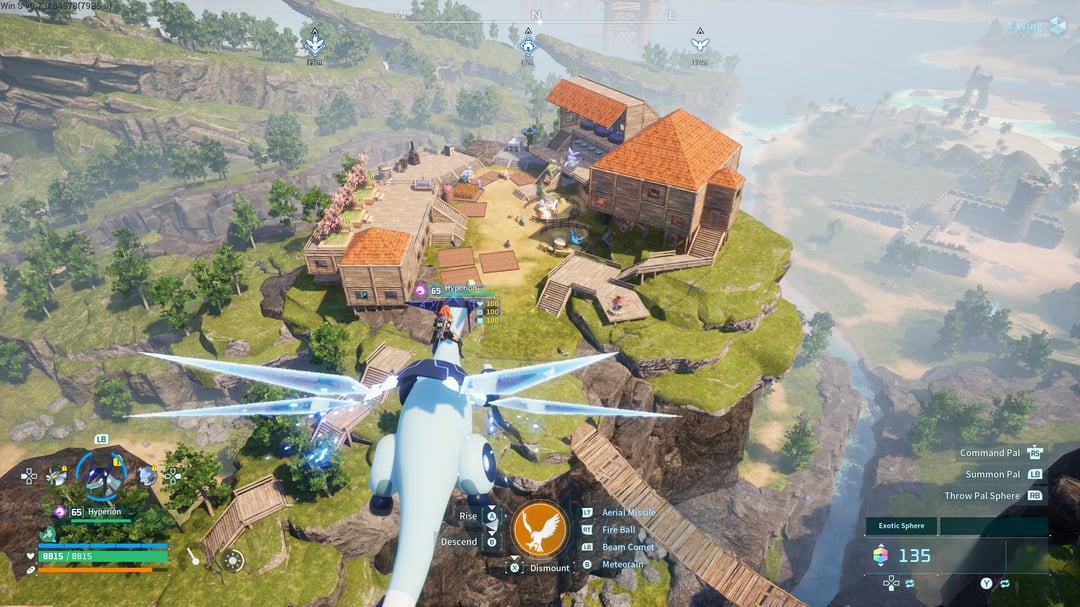The width and height of the screenshot is (1080, 607).
Task: Choose the Pal portrait right of Hyperion
Action: tap(147, 476)
